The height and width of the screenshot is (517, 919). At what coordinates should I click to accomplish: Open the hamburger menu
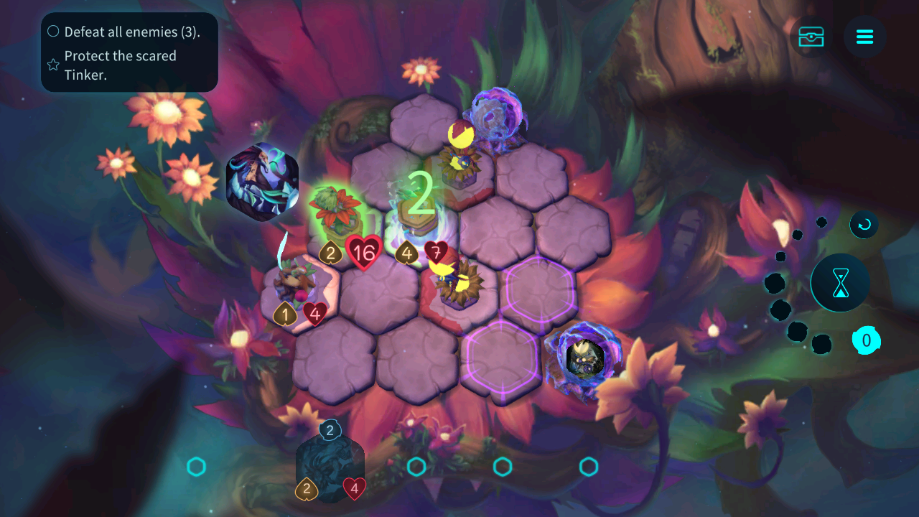click(865, 37)
